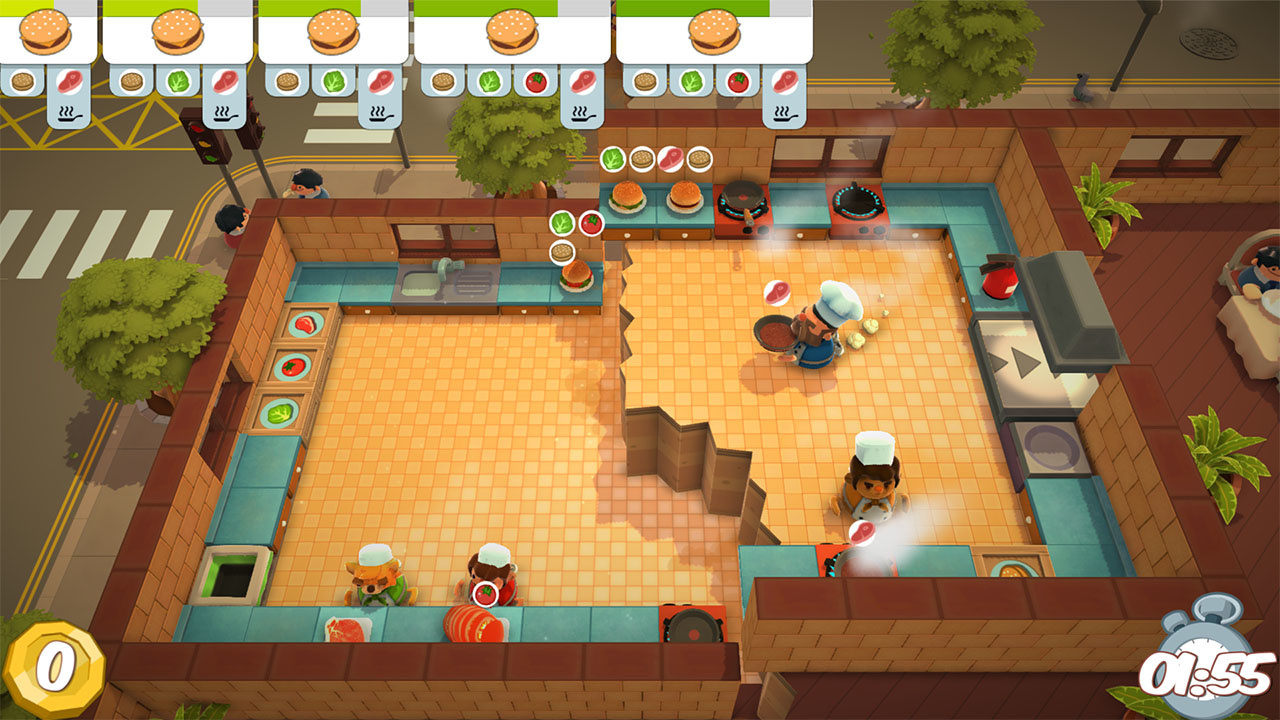The image size is (1280, 720).
Task: Click the floating meat ingredient icon above the frying pan
Action: pos(776,291)
